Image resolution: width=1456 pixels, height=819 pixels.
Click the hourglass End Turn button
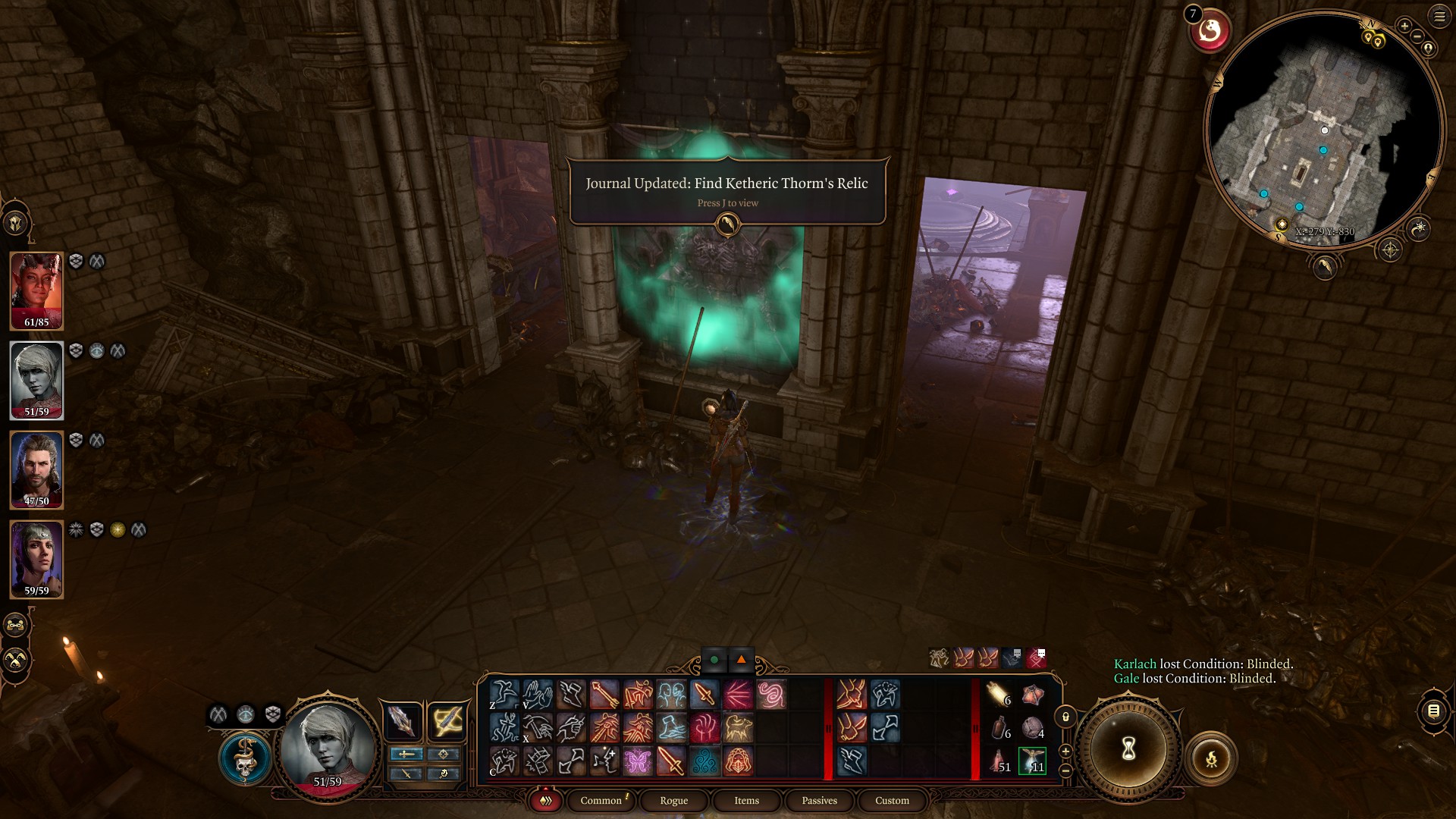tap(1128, 748)
